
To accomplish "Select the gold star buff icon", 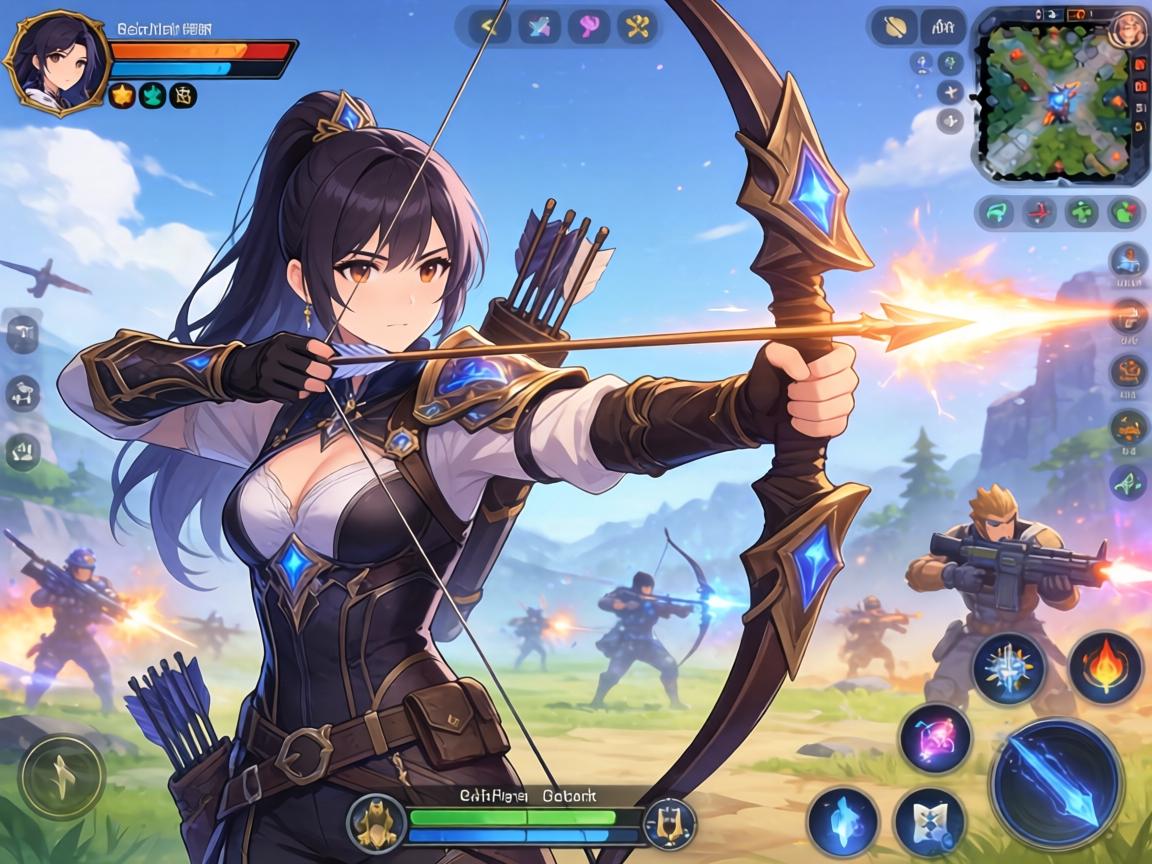I will tap(122, 96).
